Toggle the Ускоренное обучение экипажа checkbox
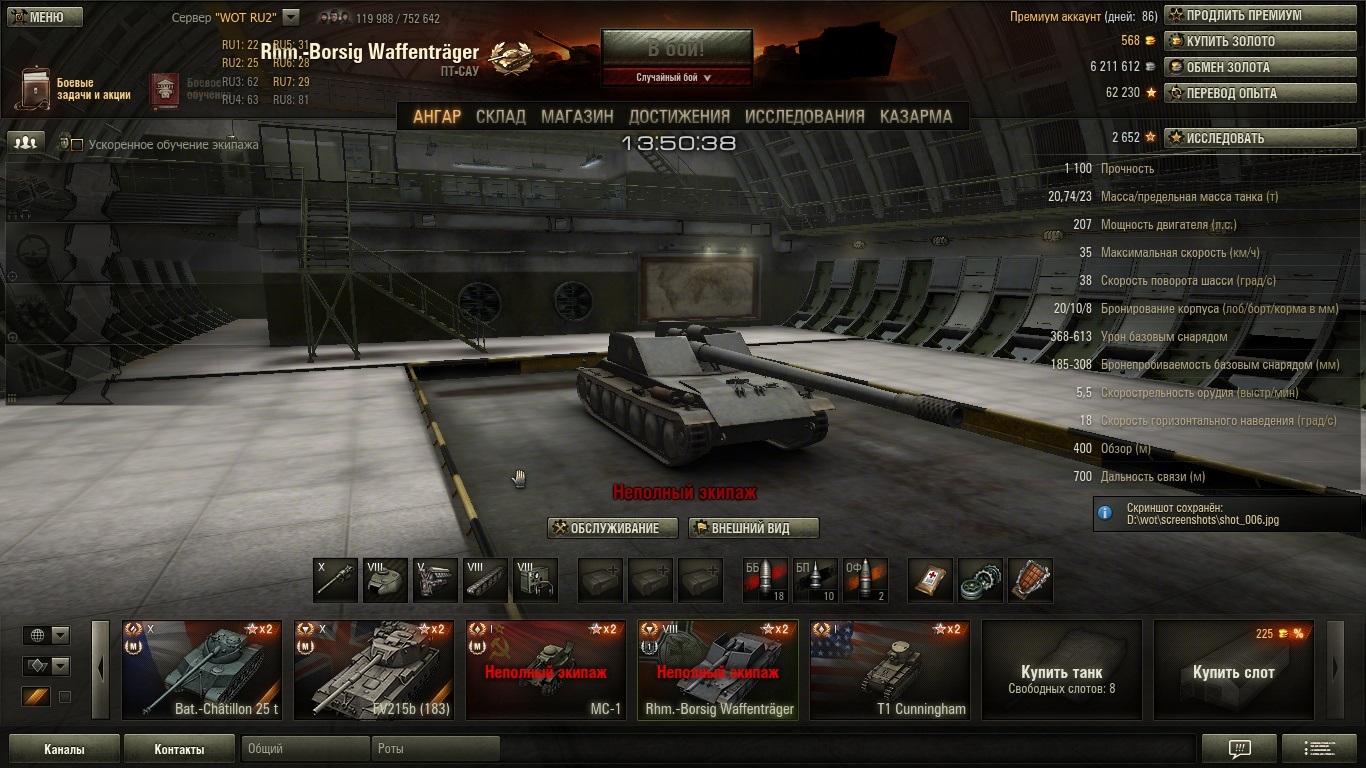Image resolution: width=1366 pixels, height=768 pixels. (x=77, y=145)
